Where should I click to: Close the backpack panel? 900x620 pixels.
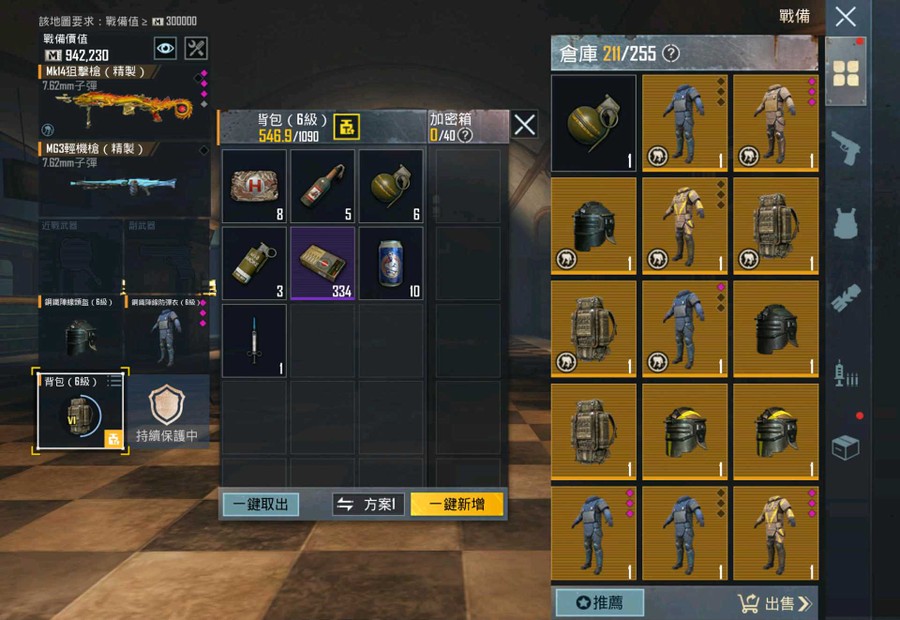point(525,125)
